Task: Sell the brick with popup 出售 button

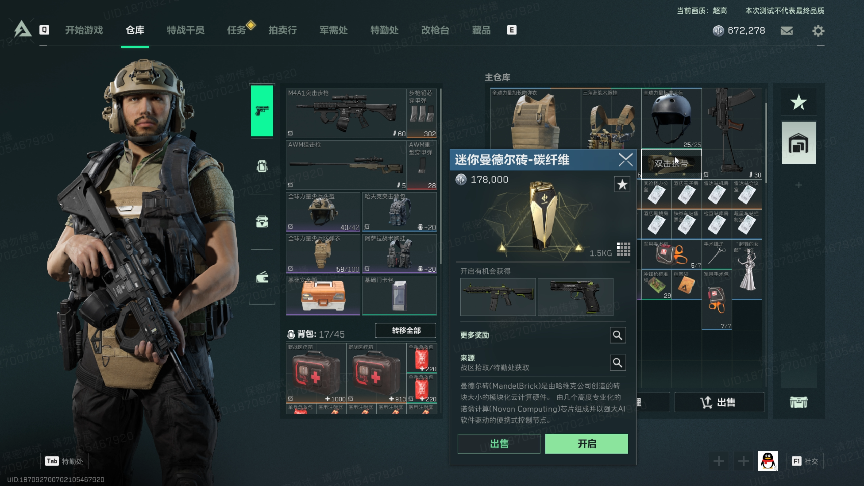Action: click(x=499, y=444)
